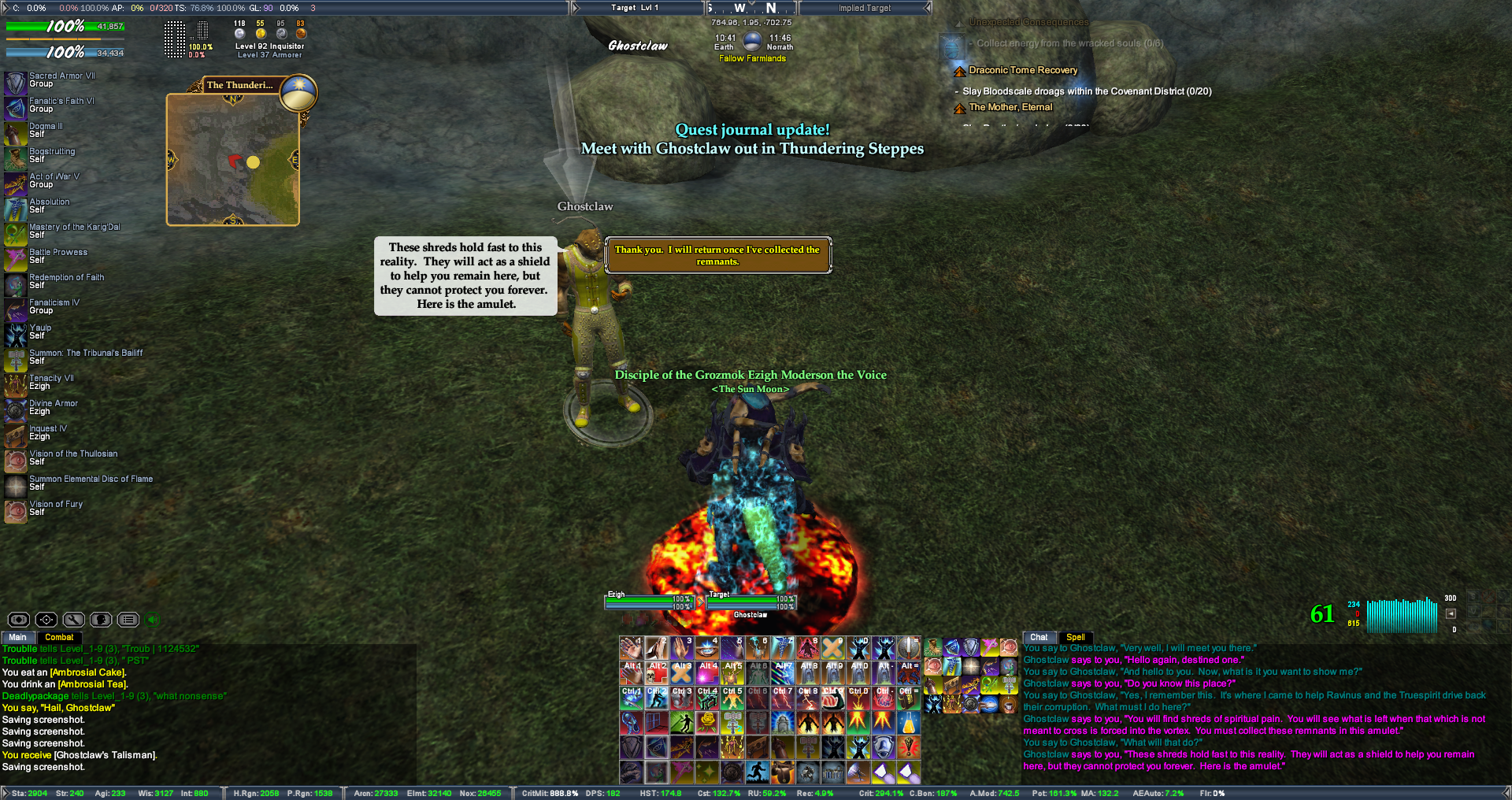
Task: Select The Mother, Eternal quest entry
Action: (x=1010, y=107)
